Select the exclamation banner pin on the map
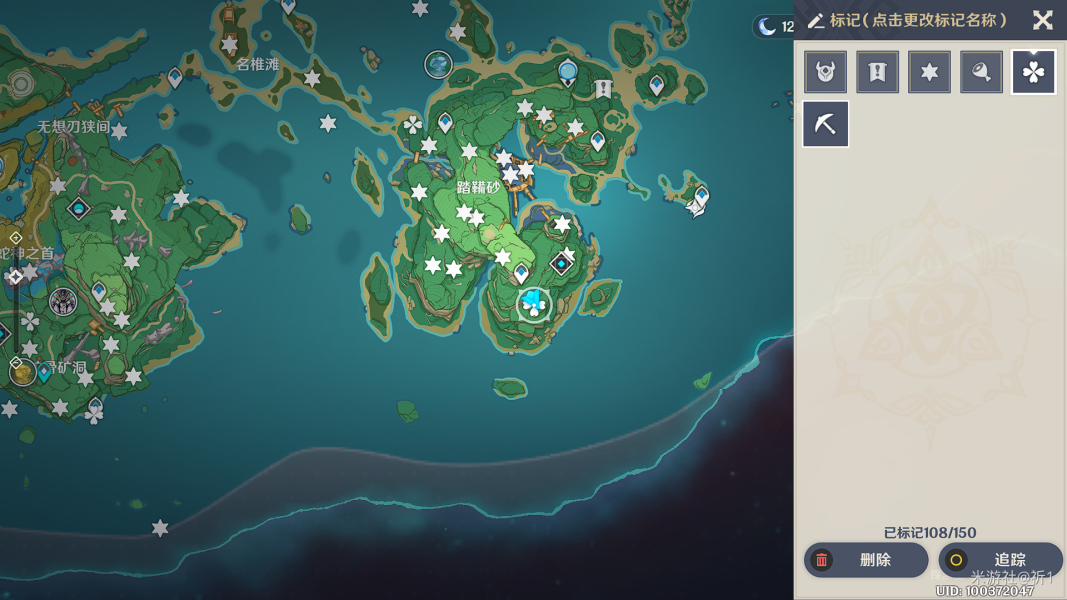1067x600 pixels. click(x=603, y=89)
